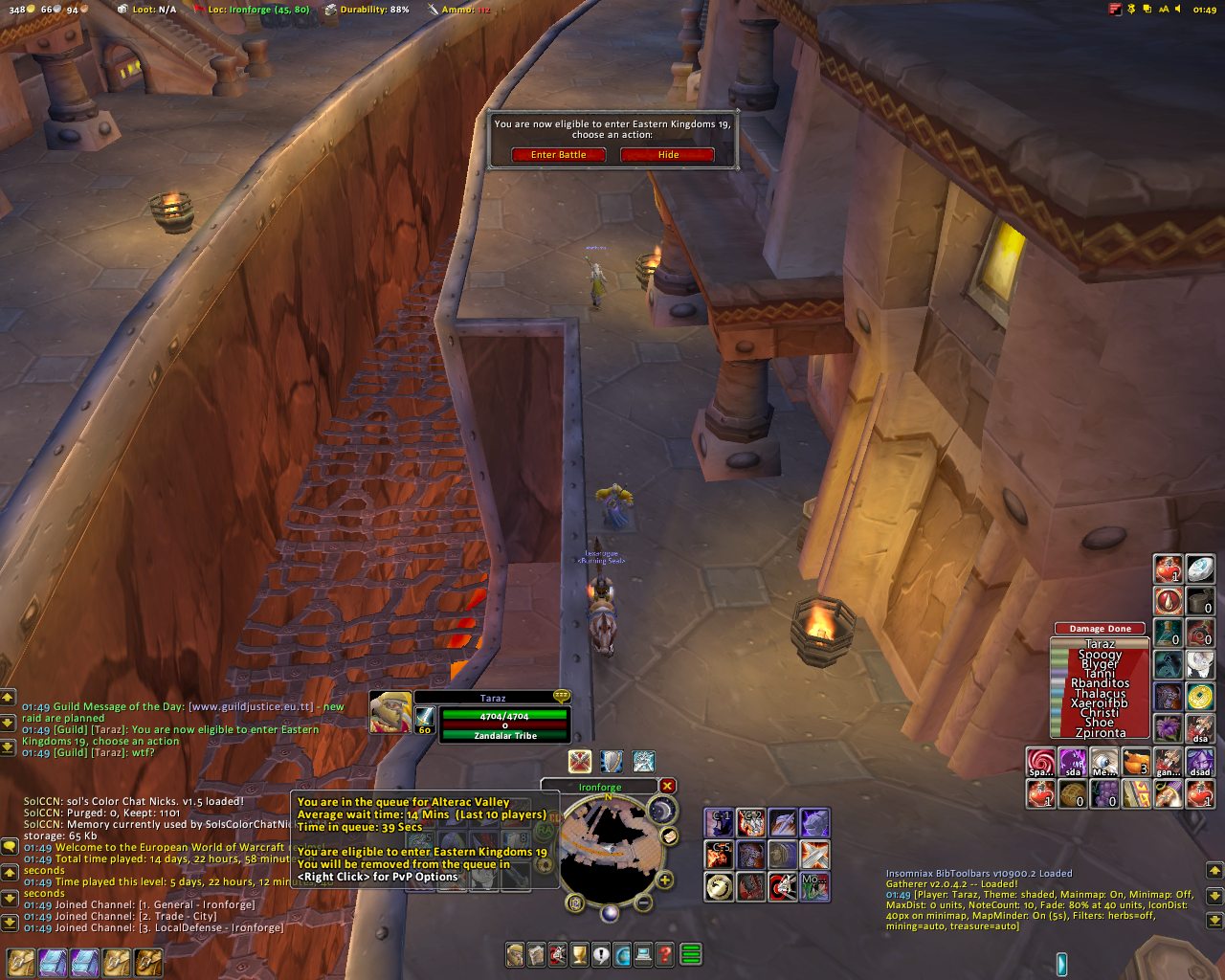Use the gold coin trinket icon
Image resolution: width=1225 pixels, height=980 pixels.
1199,697
